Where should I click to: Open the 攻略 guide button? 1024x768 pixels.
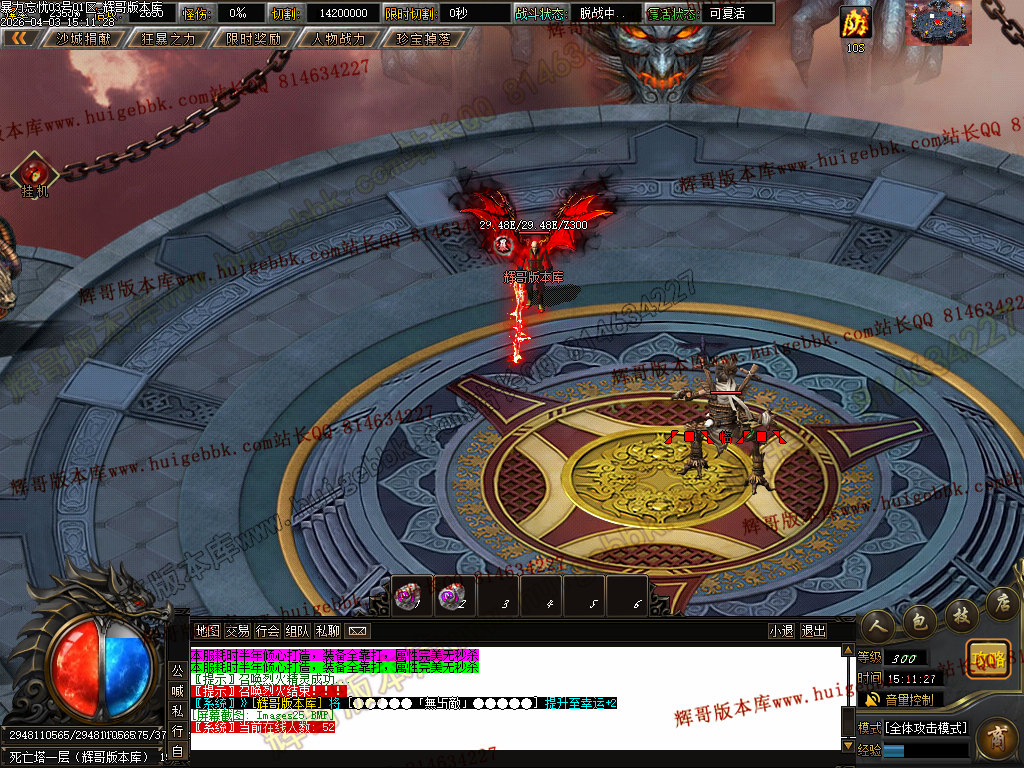pyautogui.click(x=987, y=660)
